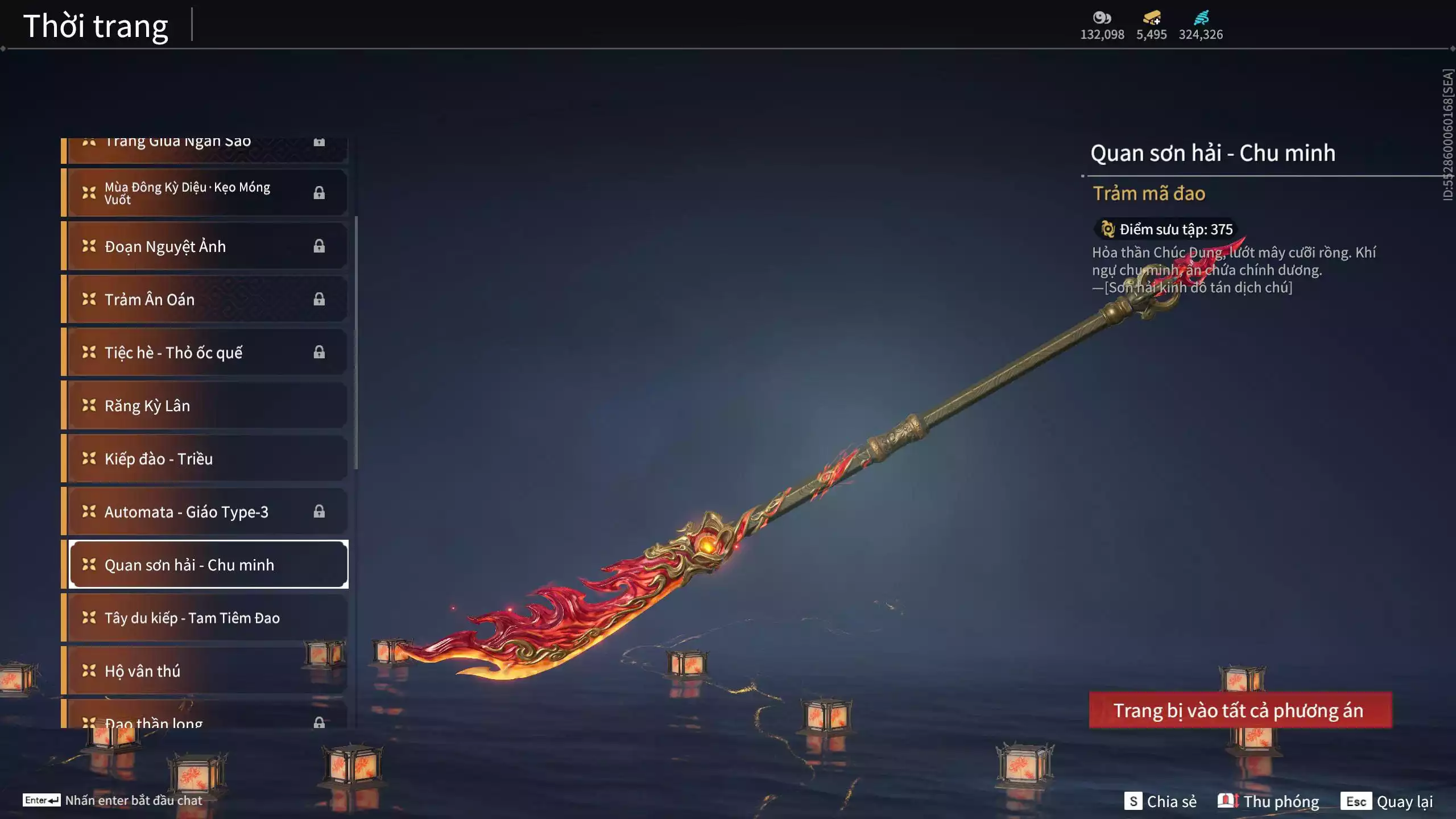Go back with Quay lại
The width and height of the screenshot is (1456, 819).
[x=1387, y=801]
